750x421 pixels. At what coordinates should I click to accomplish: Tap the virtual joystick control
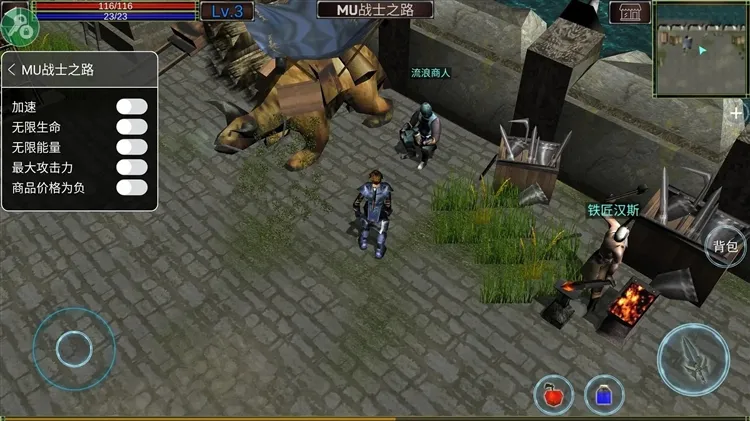(73, 348)
